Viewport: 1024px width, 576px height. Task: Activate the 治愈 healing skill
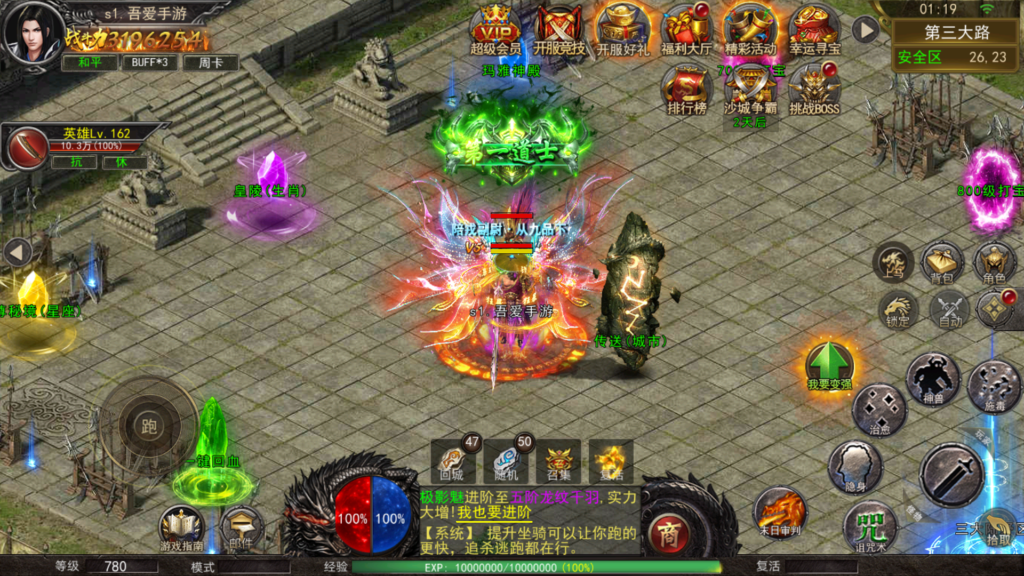pyautogui.click(x=880, y=410)
